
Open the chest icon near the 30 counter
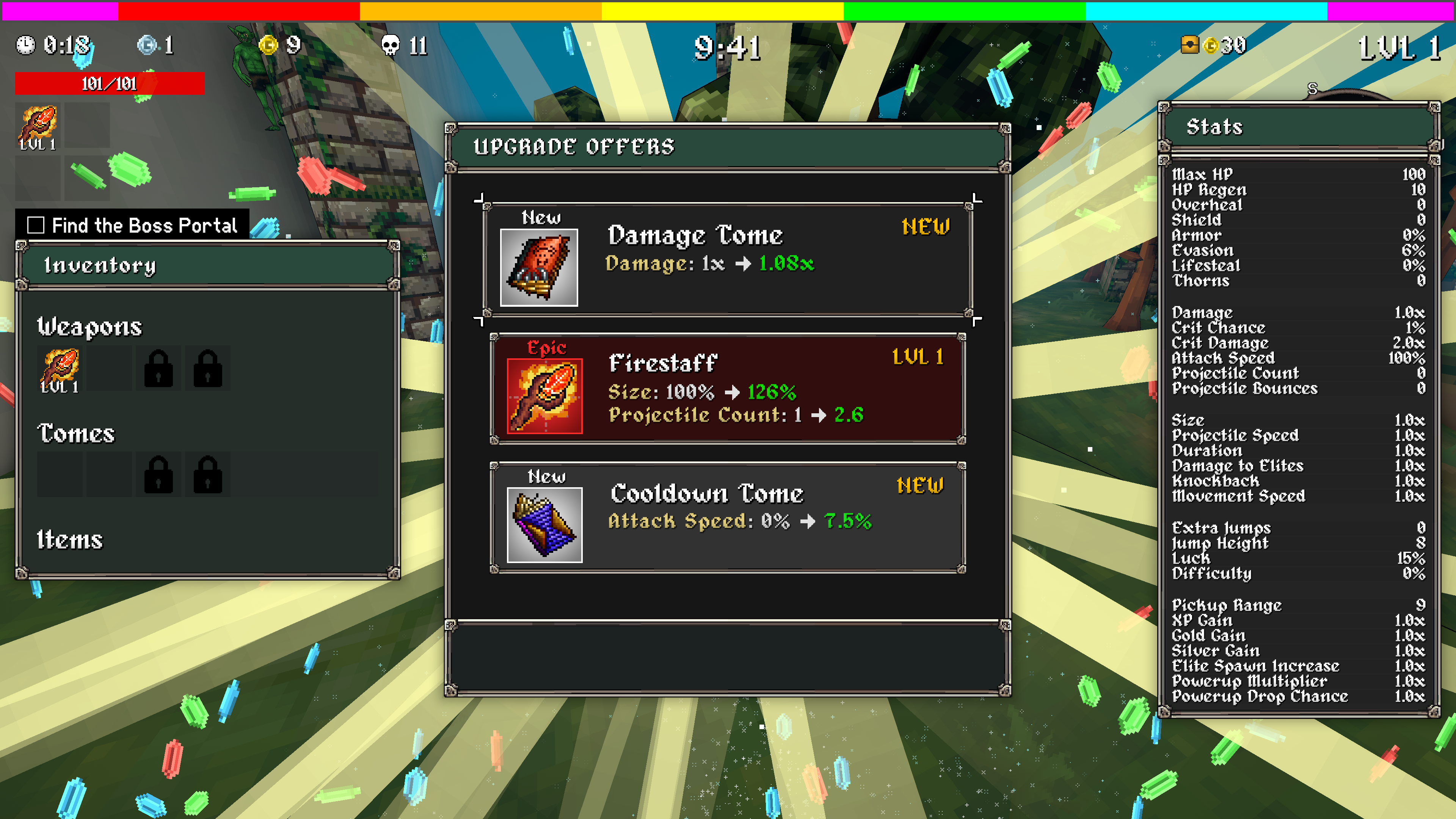(1190, 45)
